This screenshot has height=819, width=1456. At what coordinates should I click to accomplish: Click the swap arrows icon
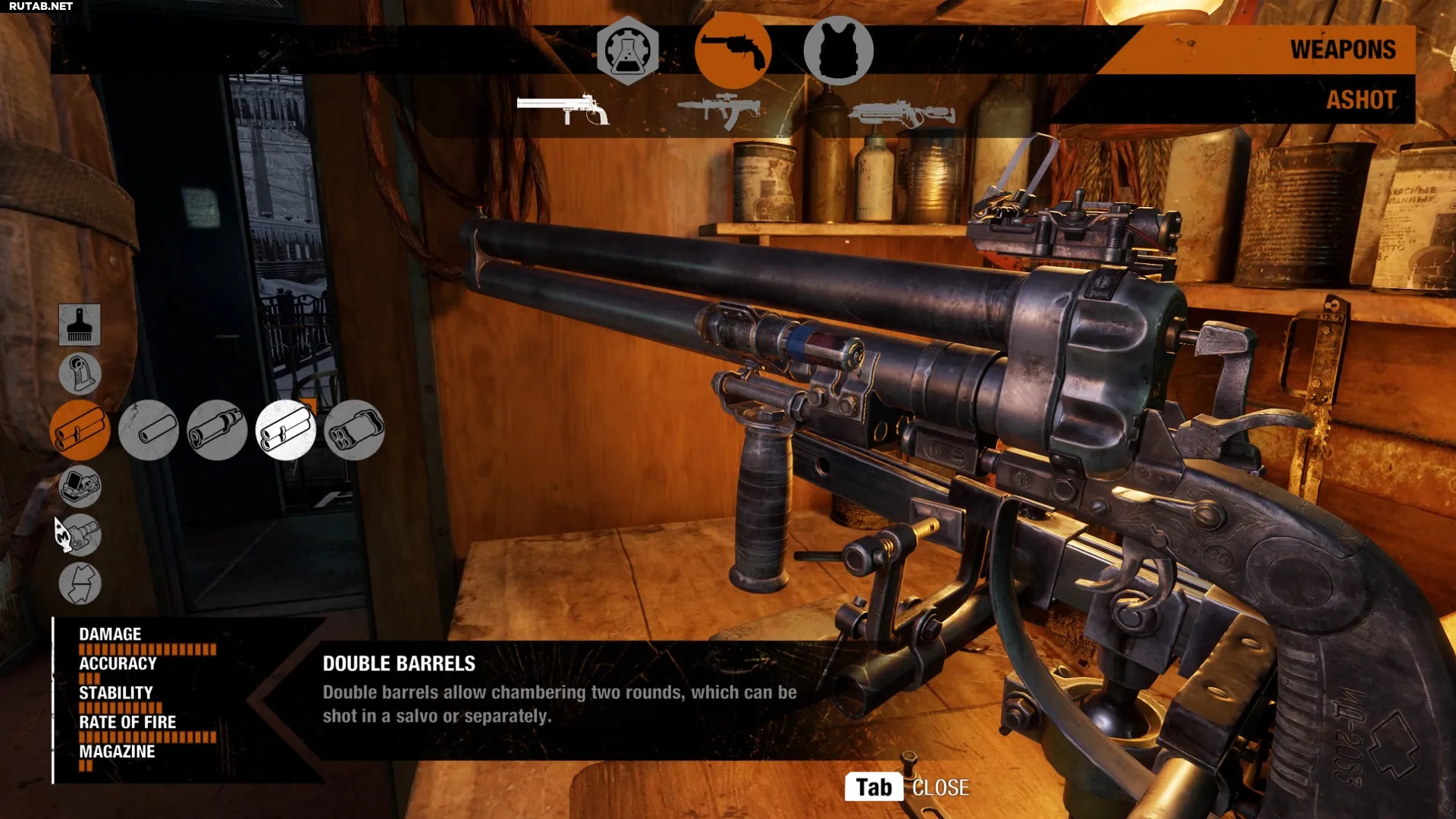(x=80, y=583)
